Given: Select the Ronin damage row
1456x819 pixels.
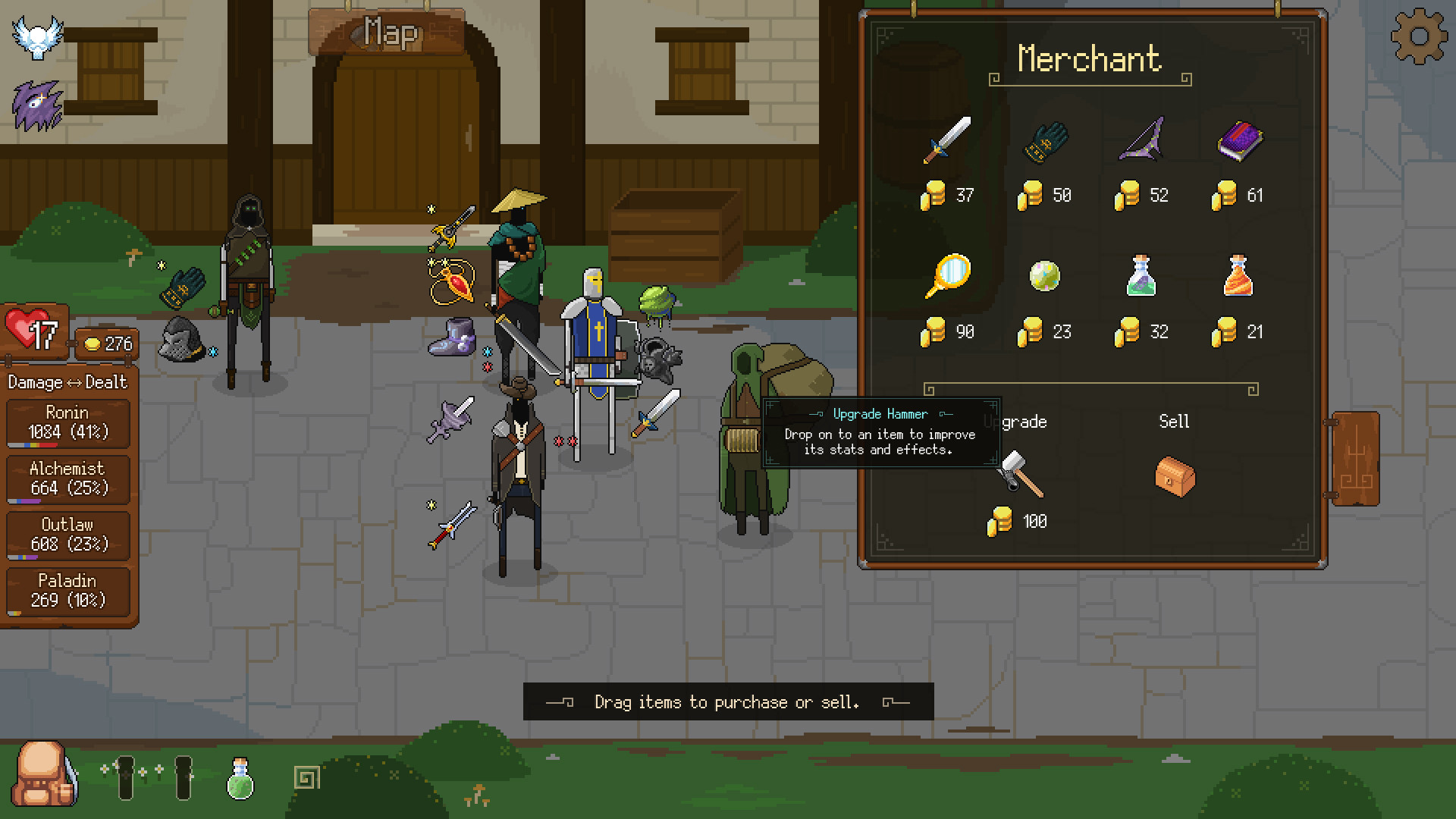Looking at the screenshot, I should point(67,423).
